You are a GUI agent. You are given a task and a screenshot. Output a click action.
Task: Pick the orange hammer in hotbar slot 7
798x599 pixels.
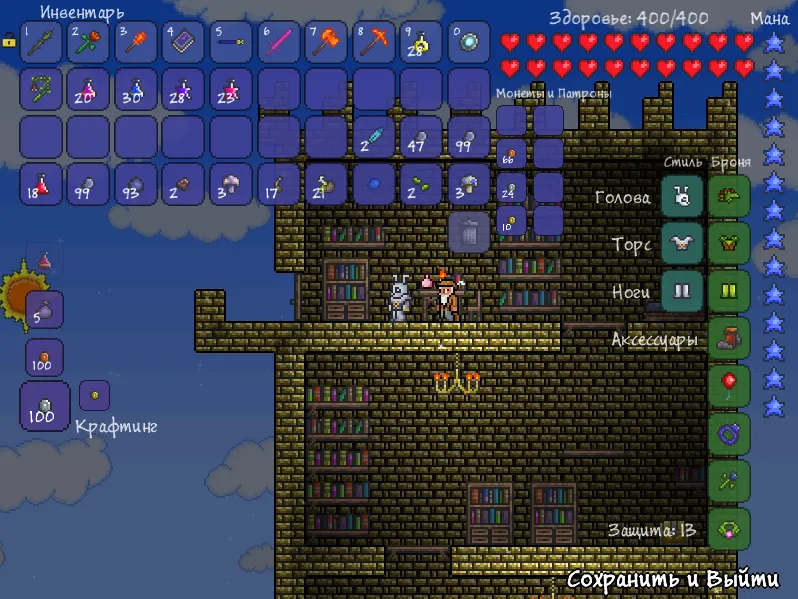327,42
